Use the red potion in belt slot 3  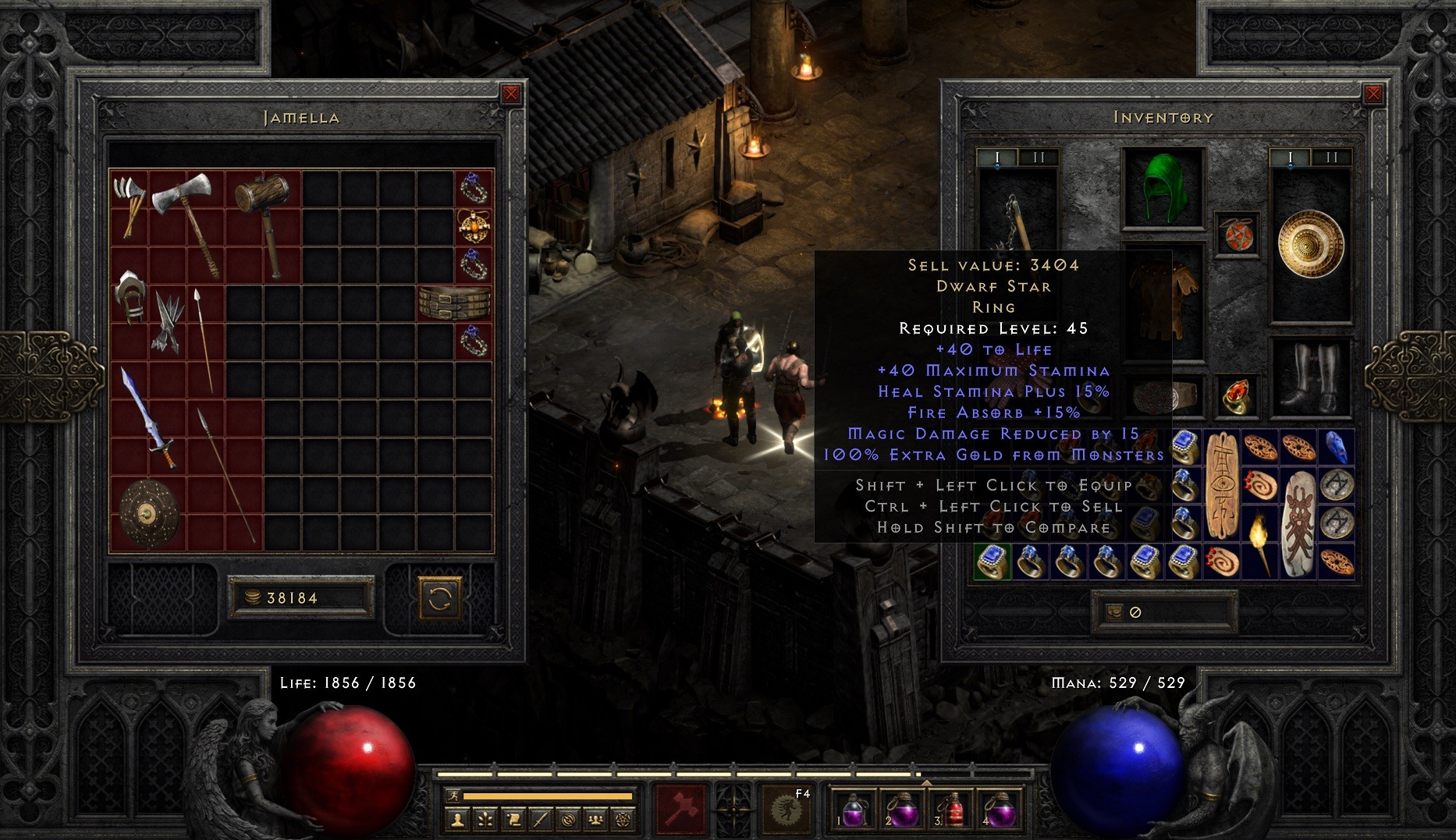pyautogui.click(x=950, y=810)
